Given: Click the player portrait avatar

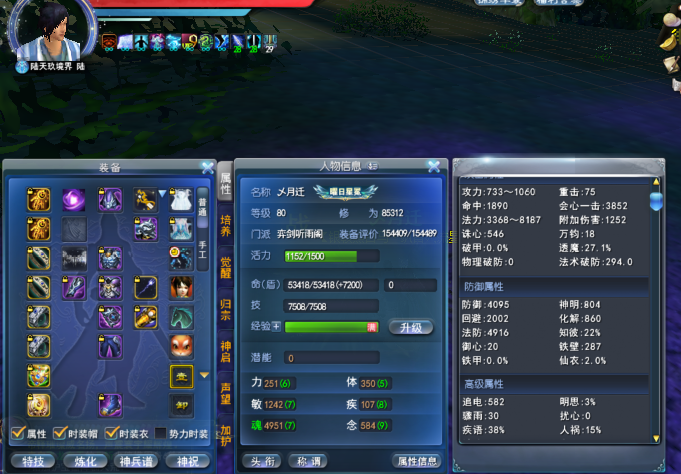Looking at the screenshot, I should coord(48,32).
